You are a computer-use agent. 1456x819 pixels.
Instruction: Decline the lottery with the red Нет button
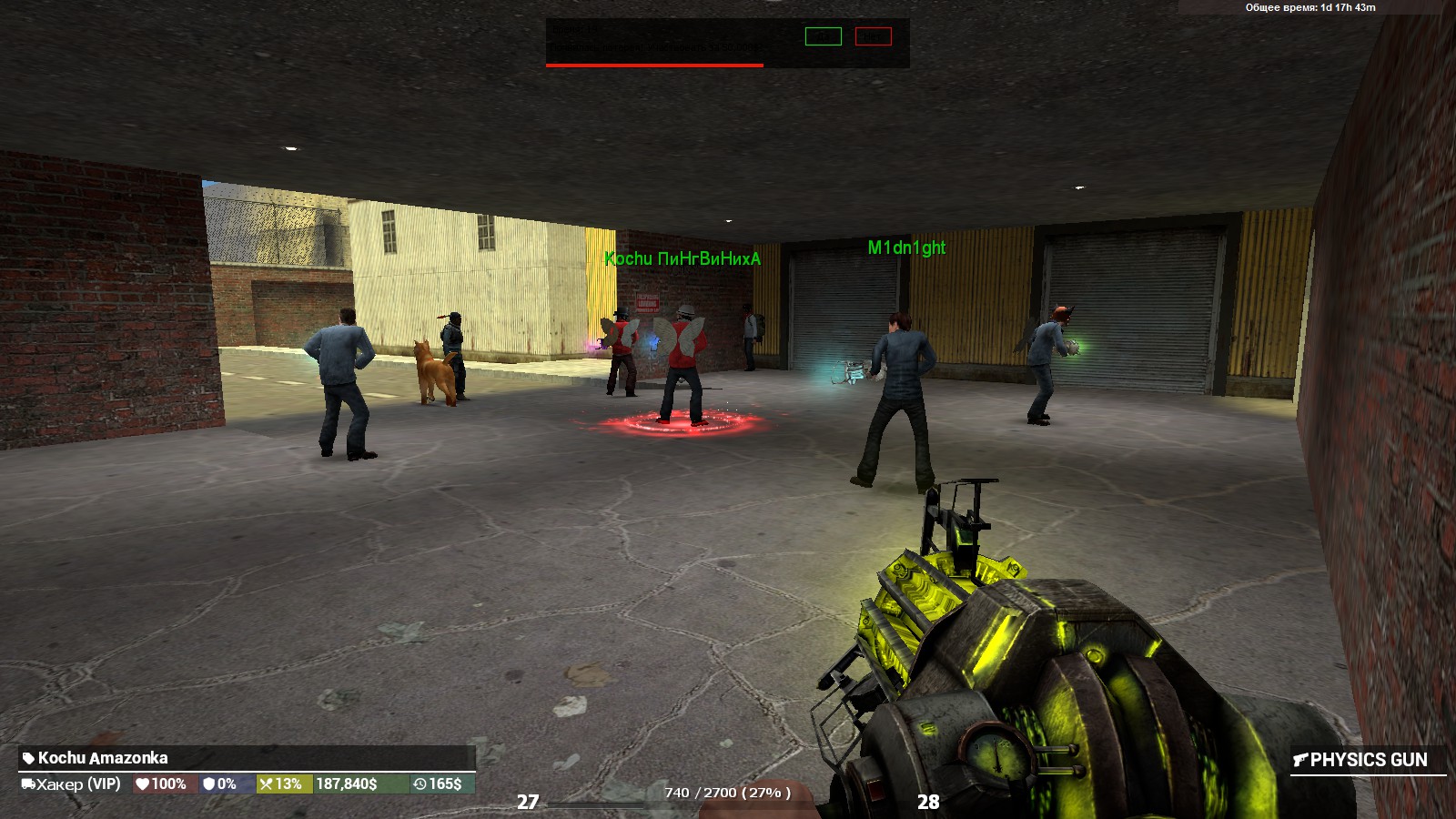pos(873,36)
